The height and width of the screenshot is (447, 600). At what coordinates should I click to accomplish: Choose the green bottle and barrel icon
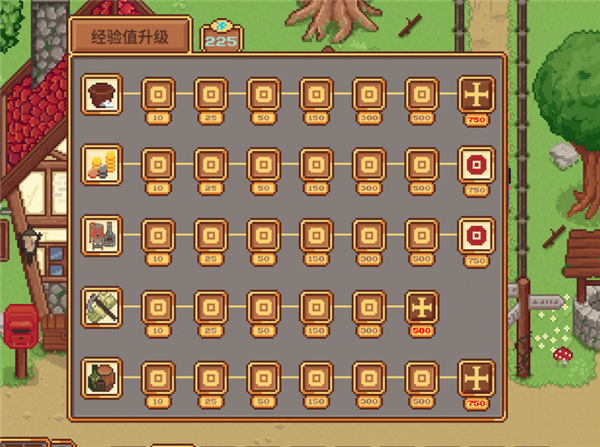click(x=102, y=376)
